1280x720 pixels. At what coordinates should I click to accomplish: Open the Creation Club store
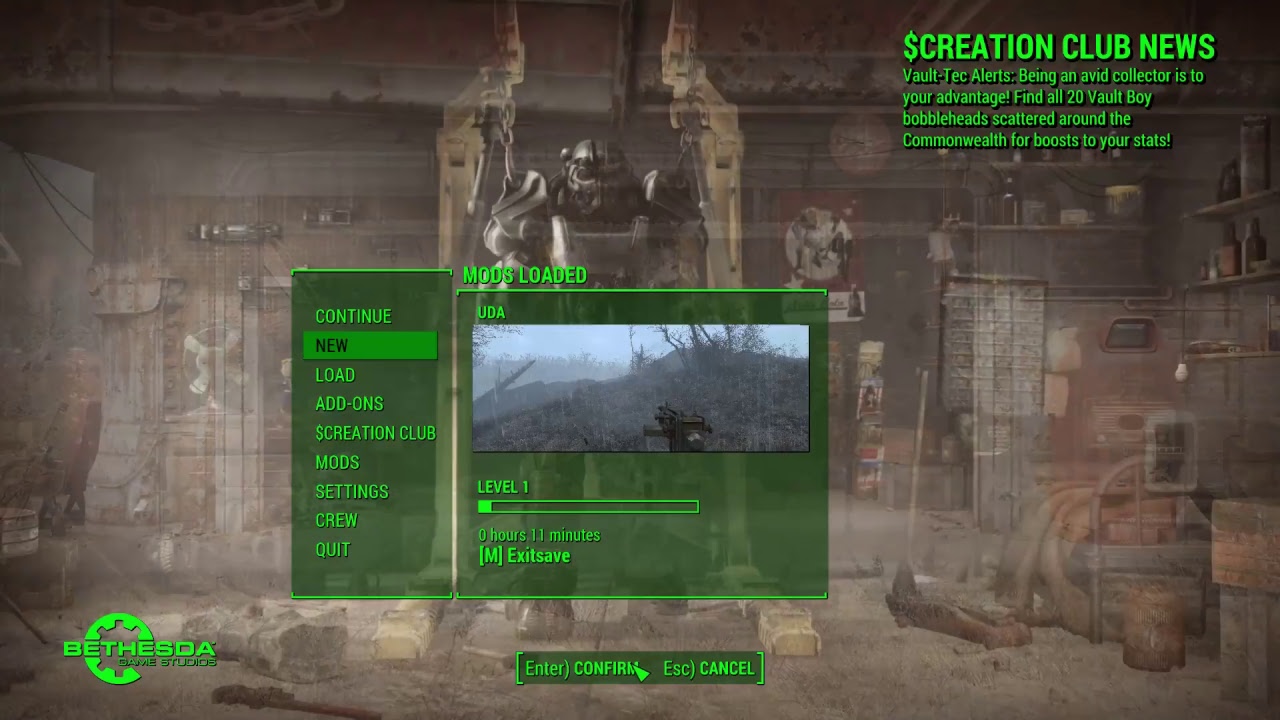375,433
